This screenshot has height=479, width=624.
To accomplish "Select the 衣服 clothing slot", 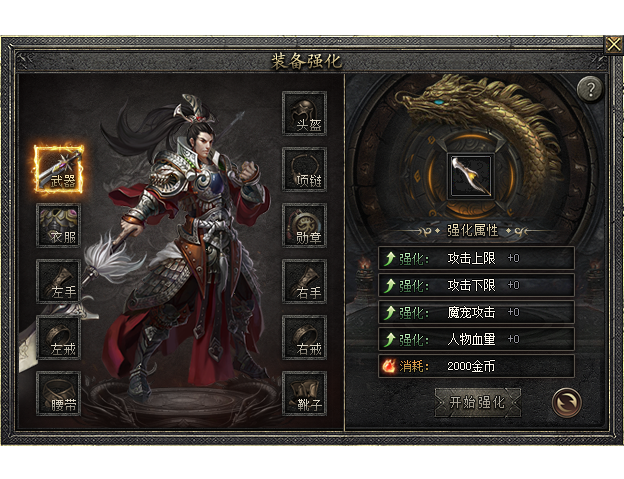I will [59, 226].
